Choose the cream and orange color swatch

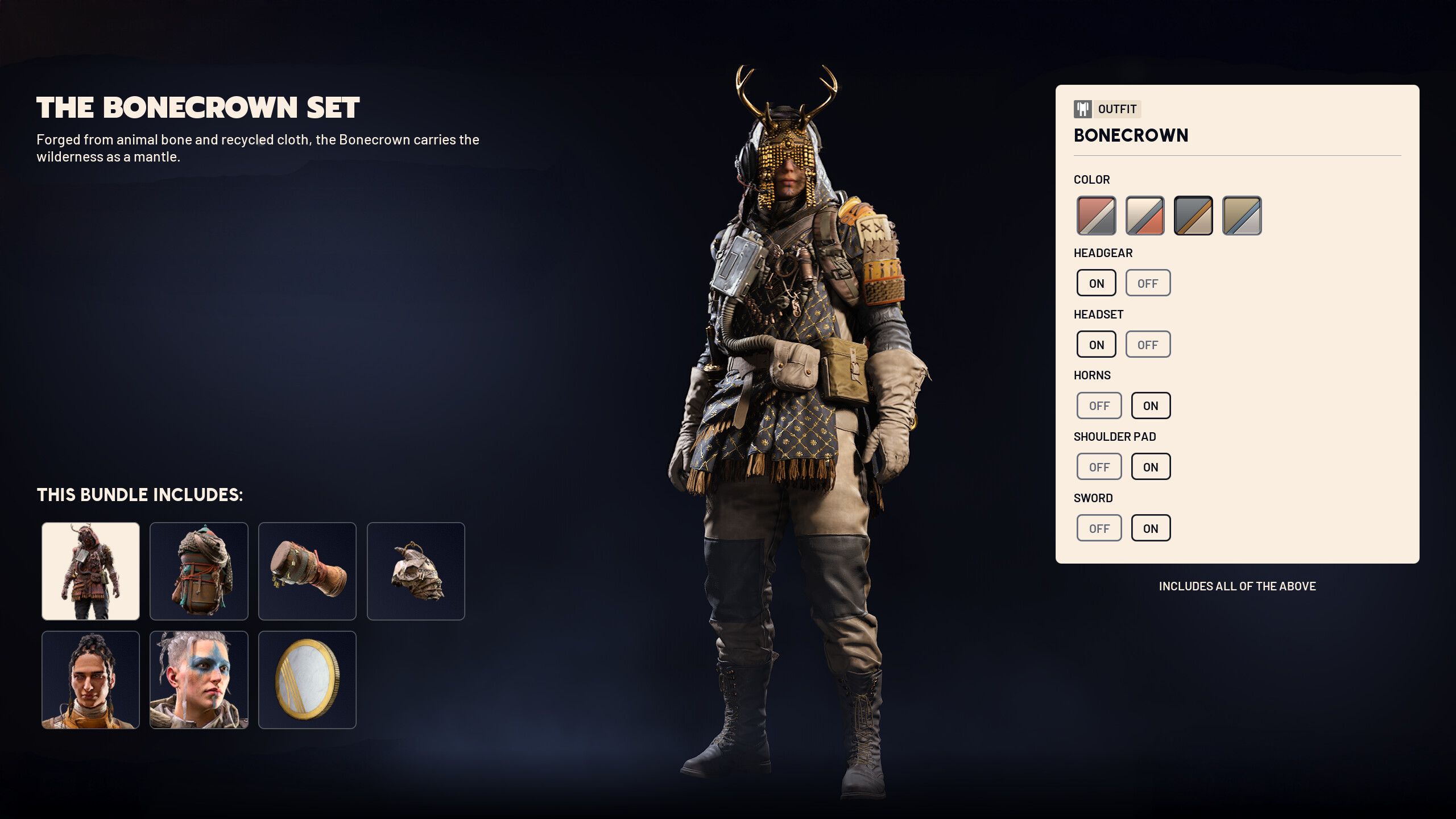[1144, 216]
